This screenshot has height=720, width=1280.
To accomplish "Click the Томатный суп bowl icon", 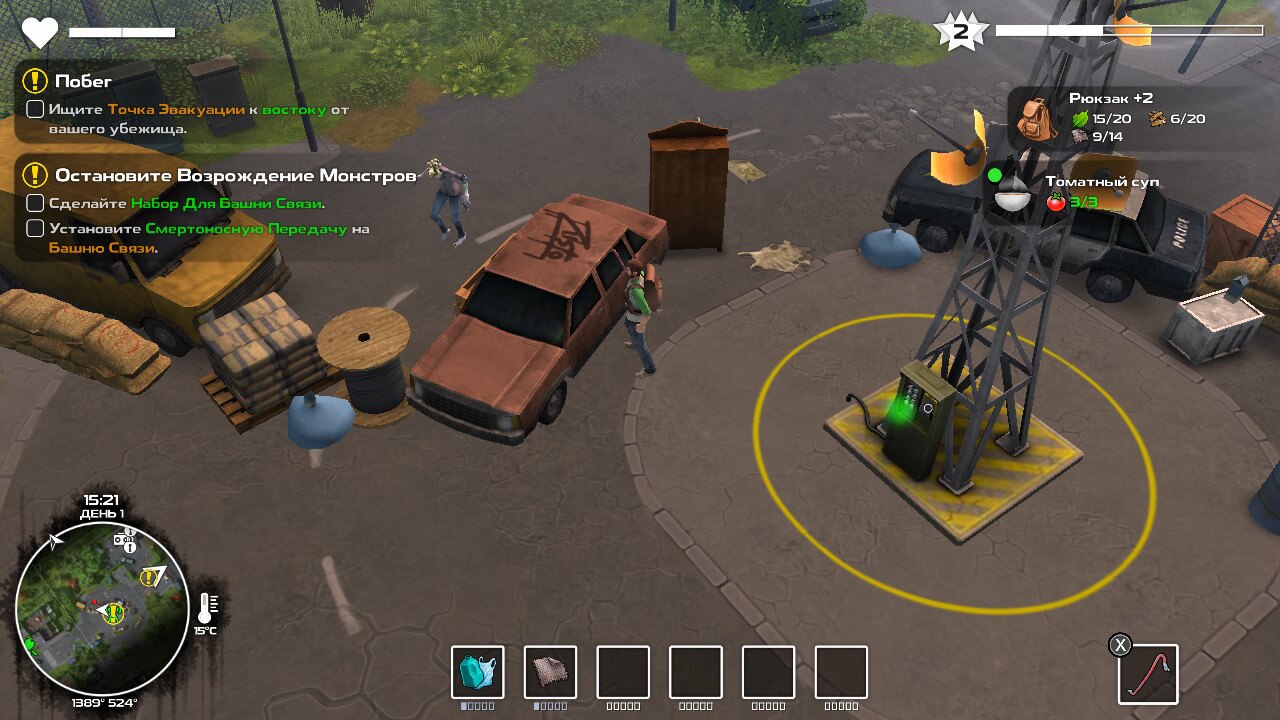I will pyautogui.click(x=1012, y=193).
